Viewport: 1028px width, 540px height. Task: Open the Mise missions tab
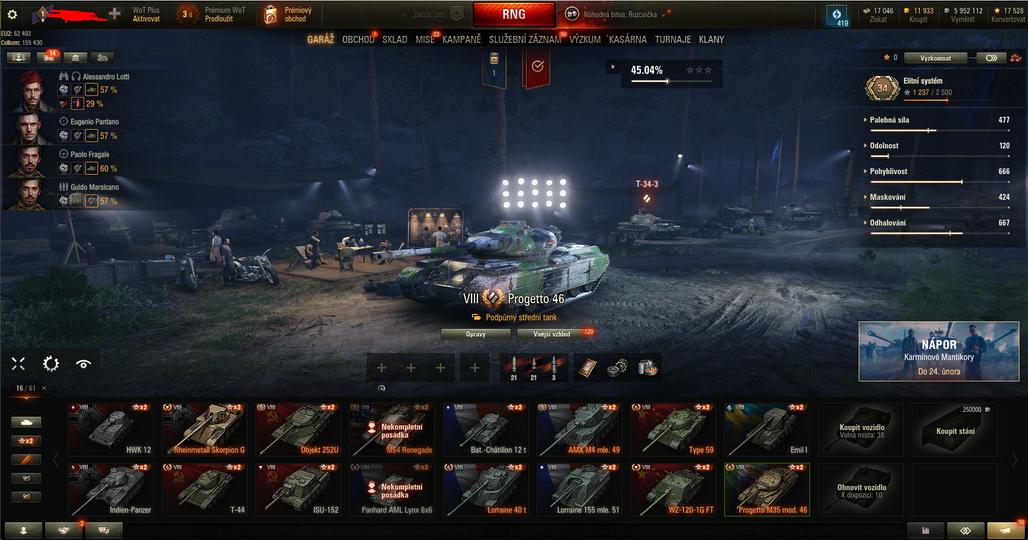[425, 40]
